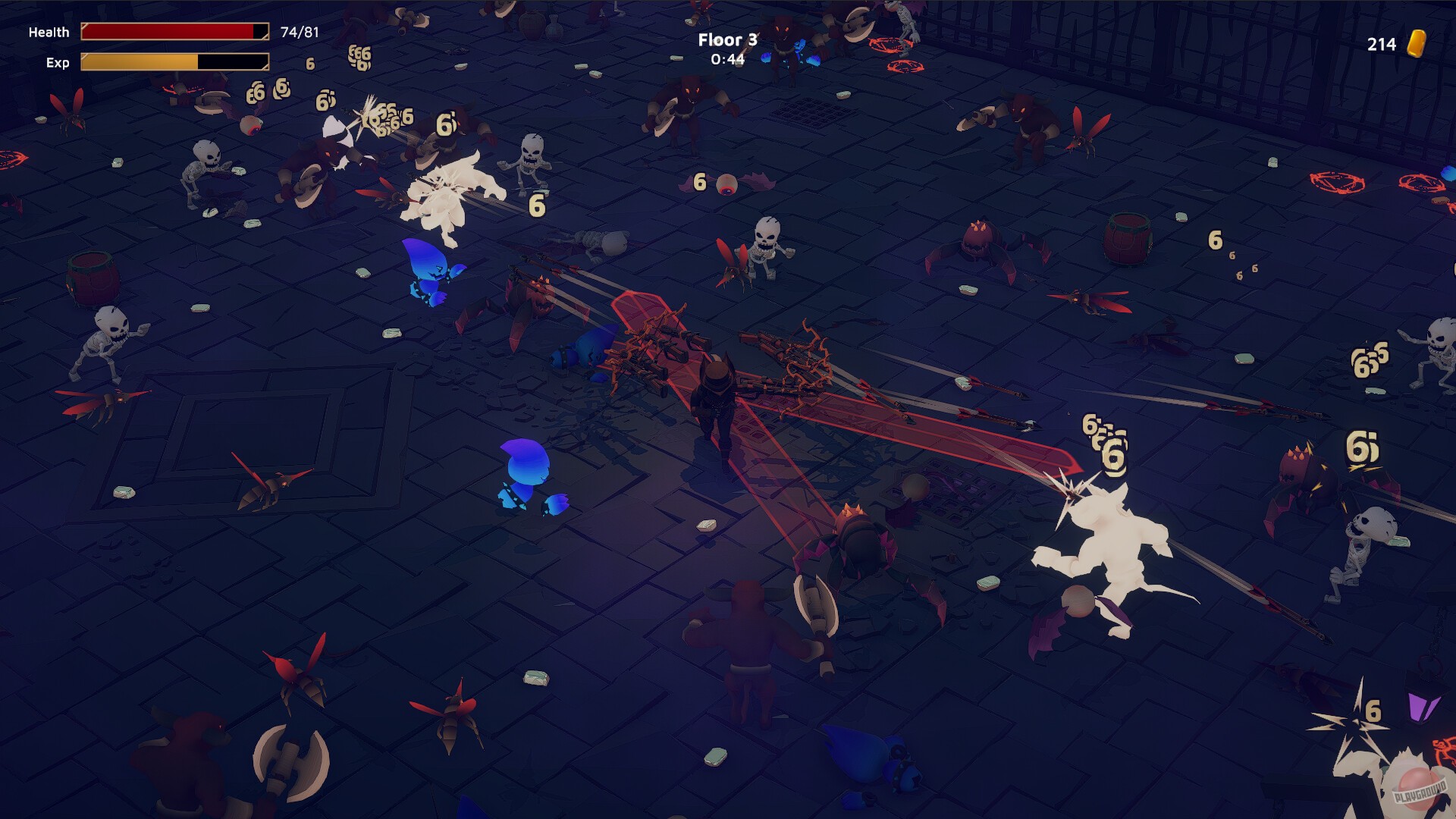The image size is (1456, 819).
Task: Click the 0:44 timer text
Action: coord(726,60)
